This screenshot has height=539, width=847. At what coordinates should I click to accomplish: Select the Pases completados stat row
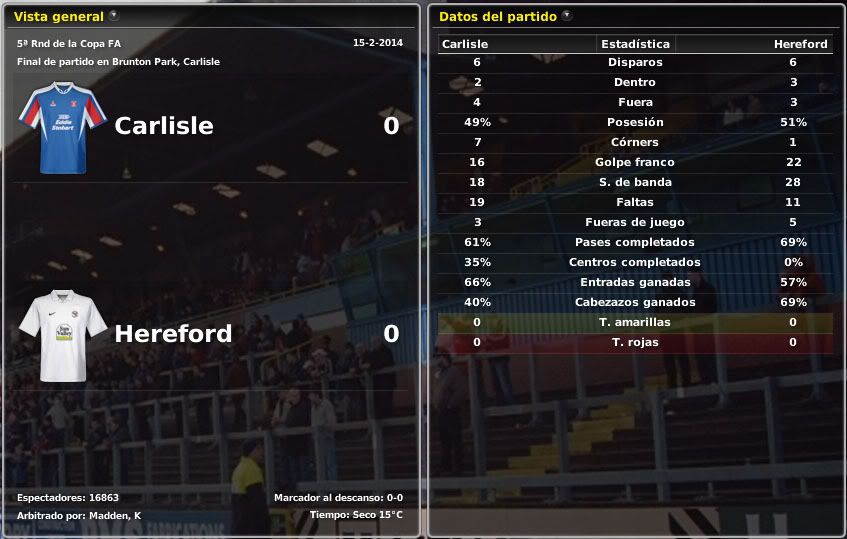635,242
